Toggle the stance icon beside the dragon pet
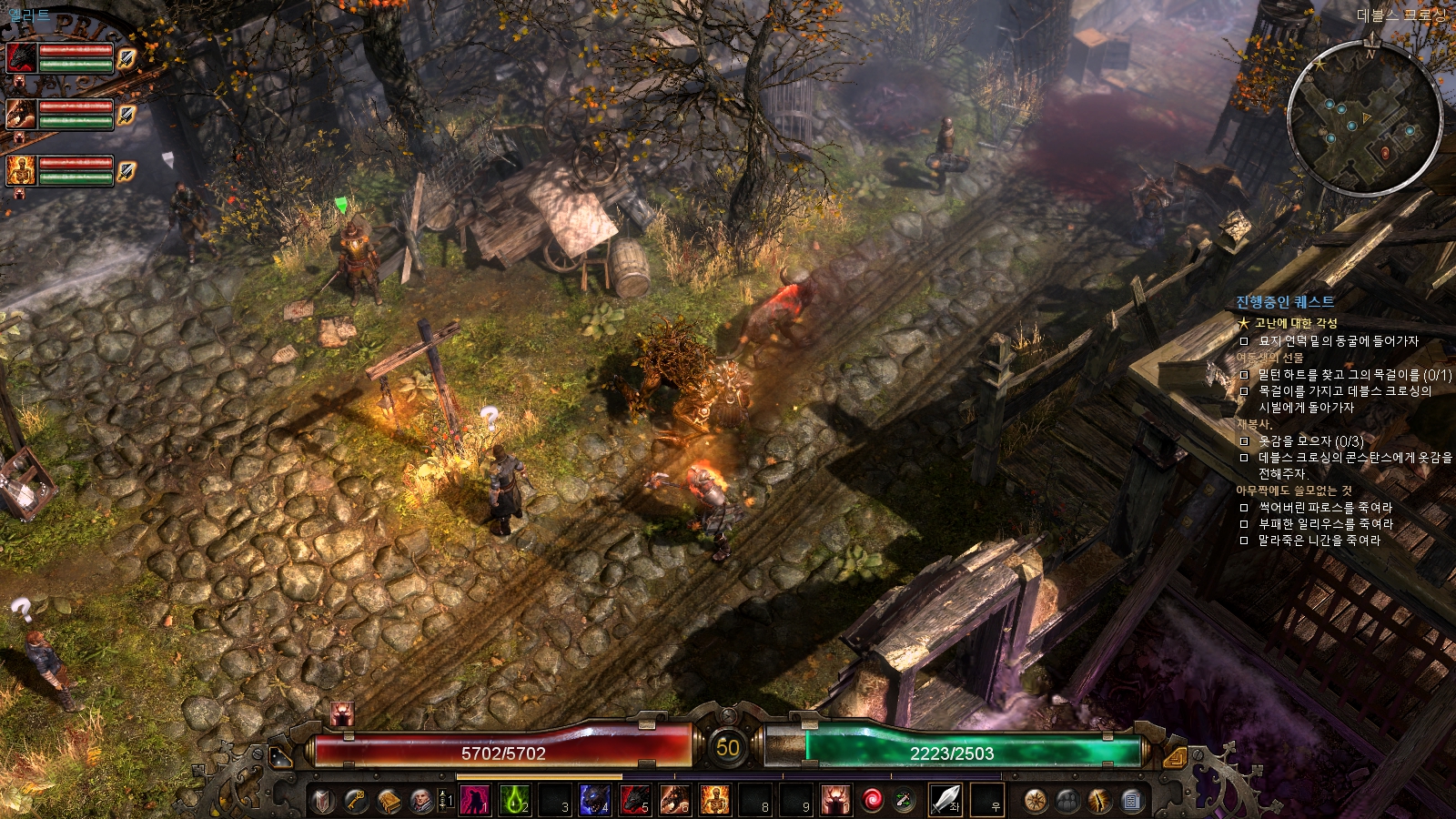Viewport: 1456px width, 819px height. [x=126, y=115]
